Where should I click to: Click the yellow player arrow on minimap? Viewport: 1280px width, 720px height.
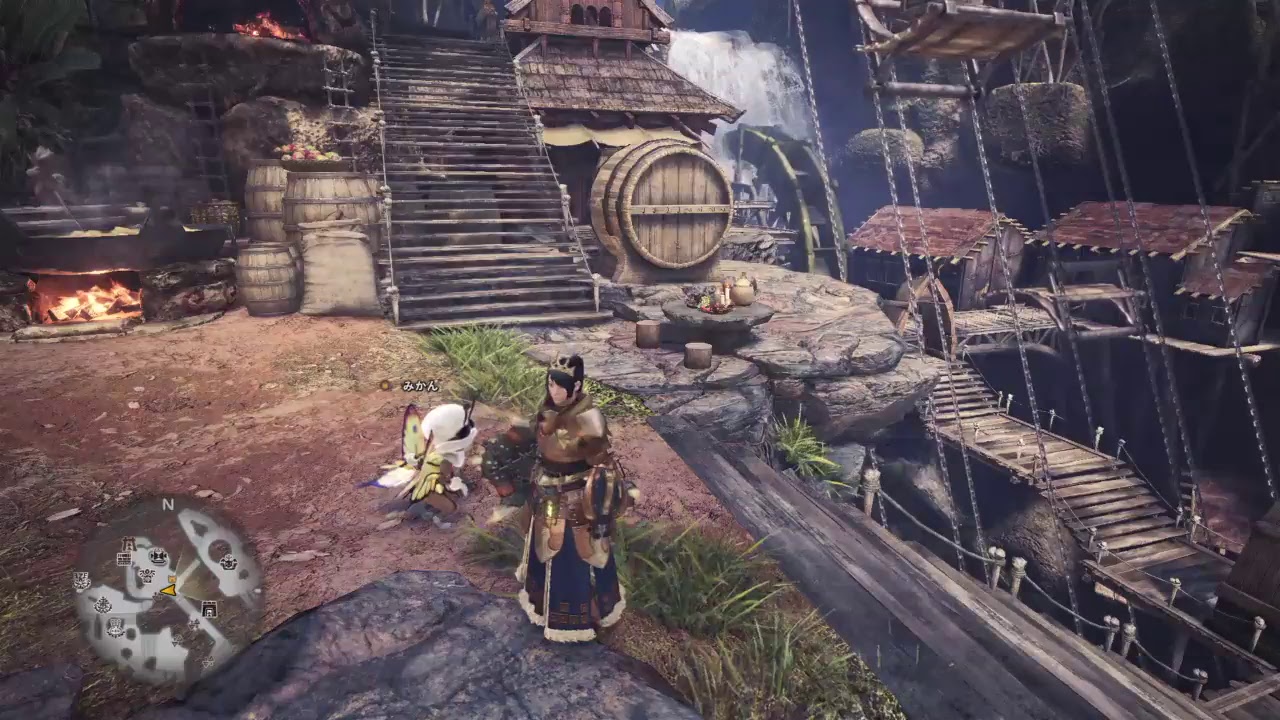tap(168, 590)
